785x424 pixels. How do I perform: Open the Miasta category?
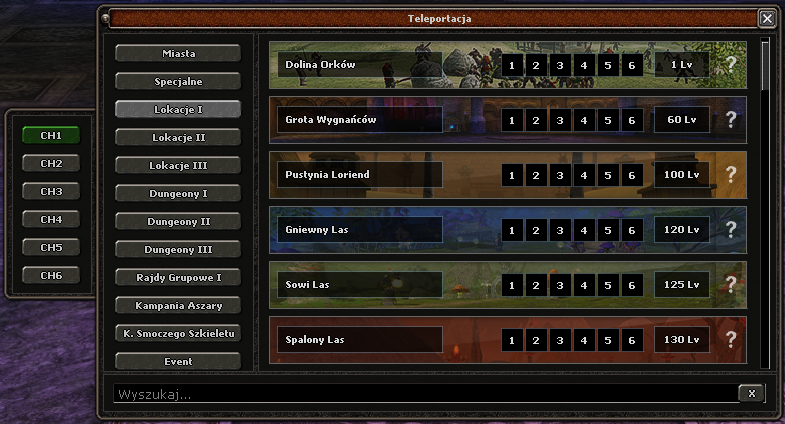pyautogui.click(x=178, y=53)
